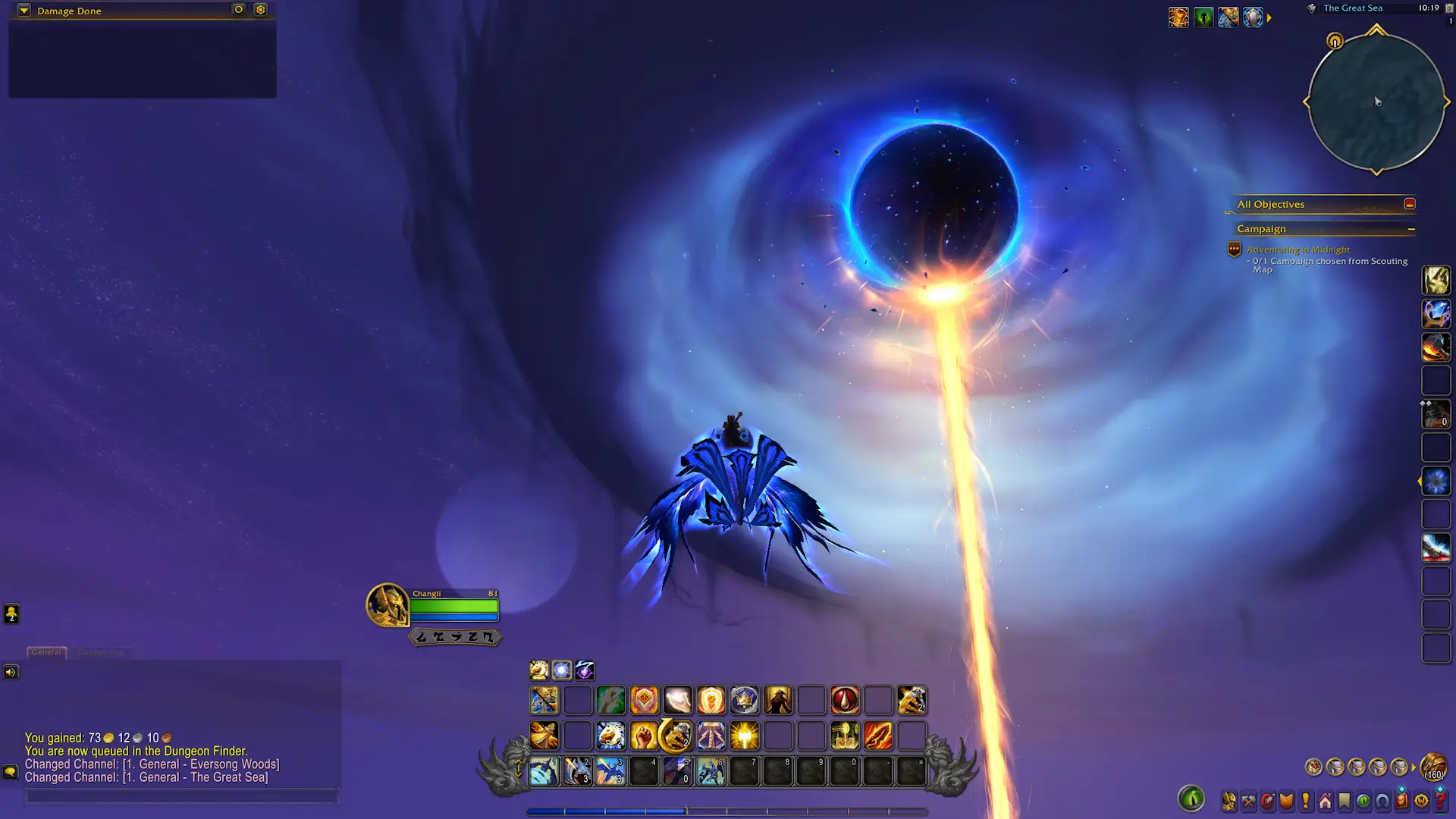Click the Adventuring in Midnight quest title
1456x819 pixels.
1298,249
